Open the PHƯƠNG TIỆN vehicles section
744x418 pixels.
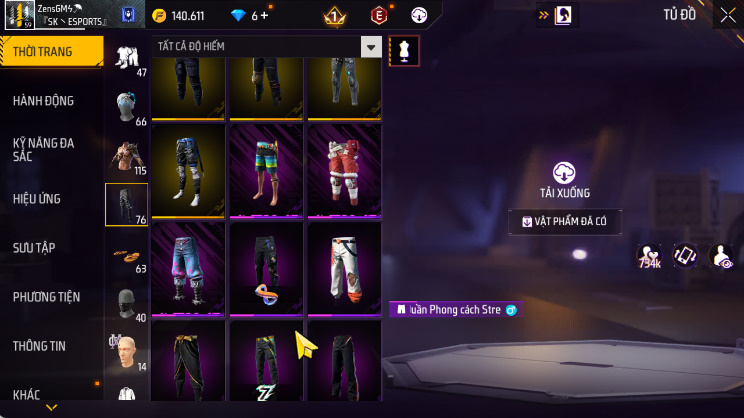point(46,297)
